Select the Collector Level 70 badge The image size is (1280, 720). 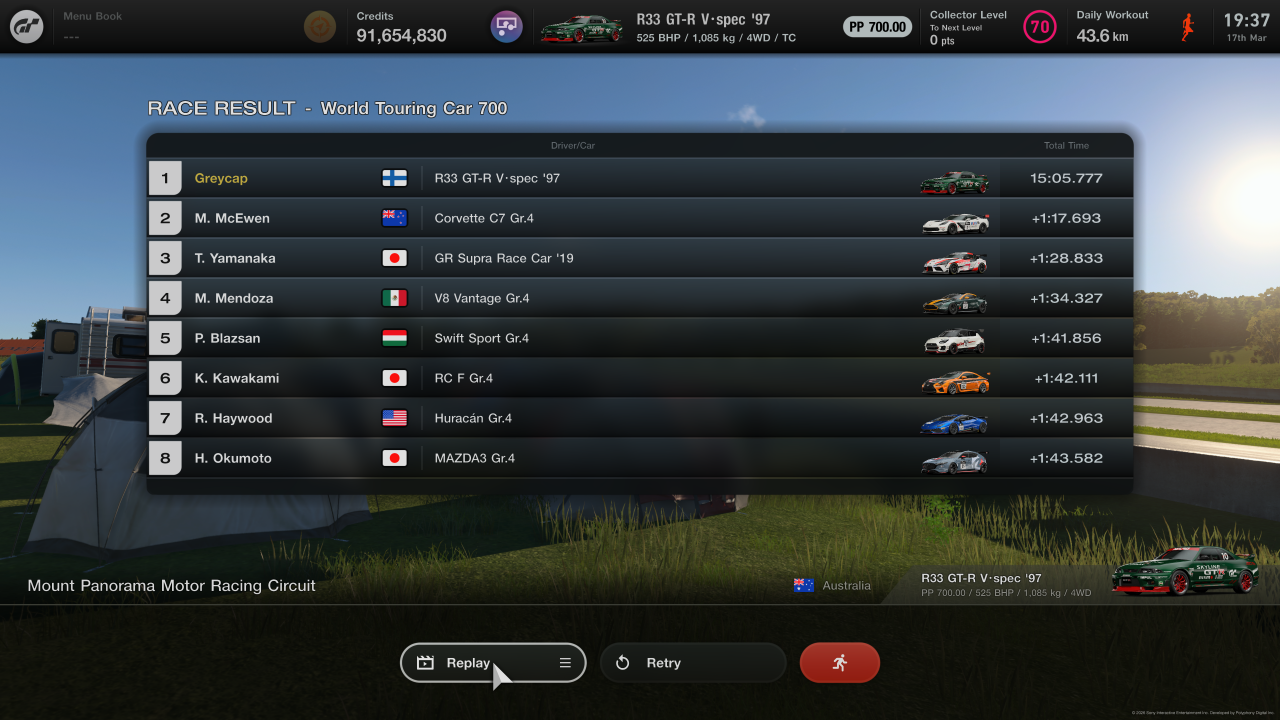coord(1039,27)
